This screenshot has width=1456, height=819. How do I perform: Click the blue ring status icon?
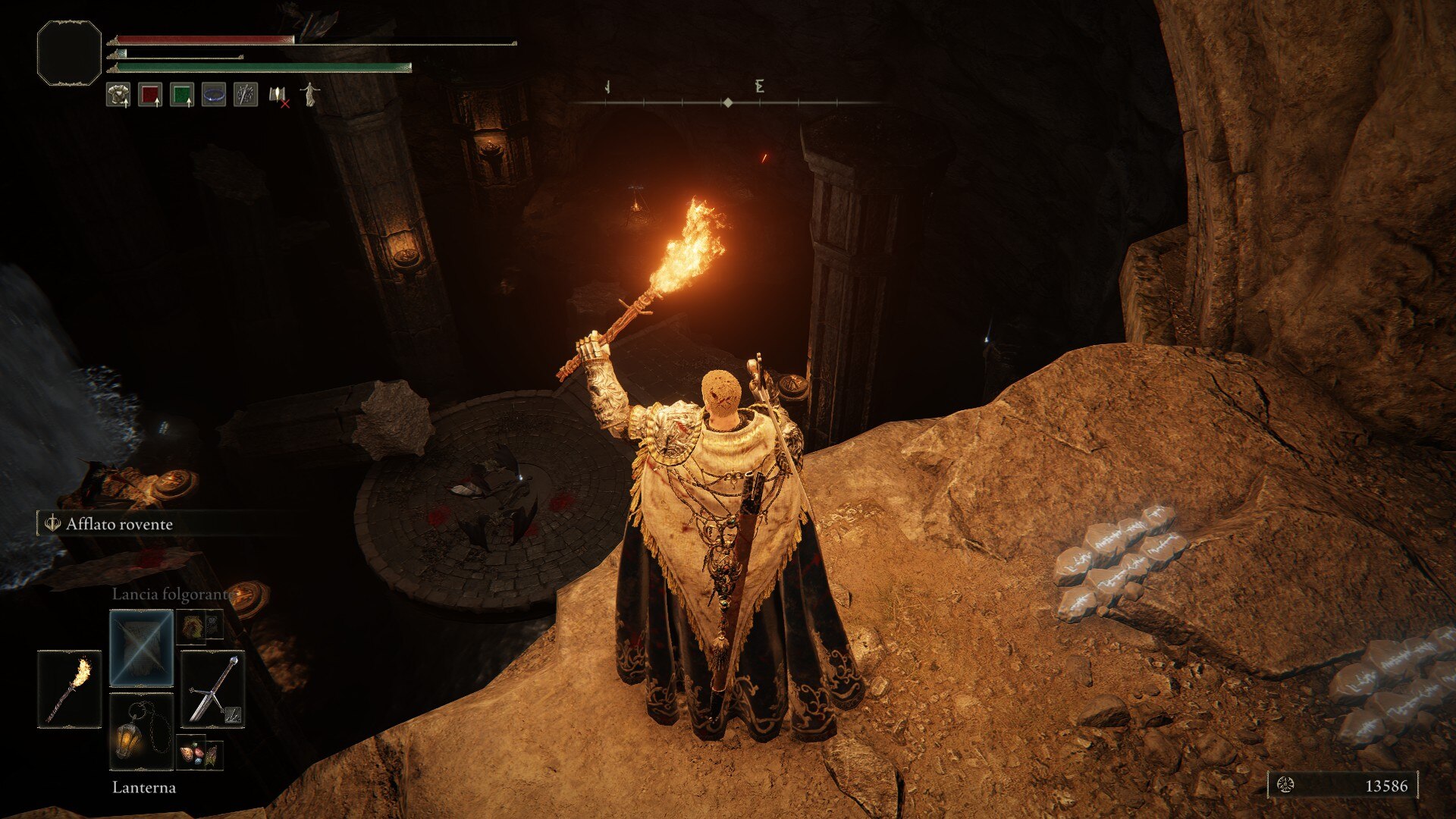click(214, 95)
